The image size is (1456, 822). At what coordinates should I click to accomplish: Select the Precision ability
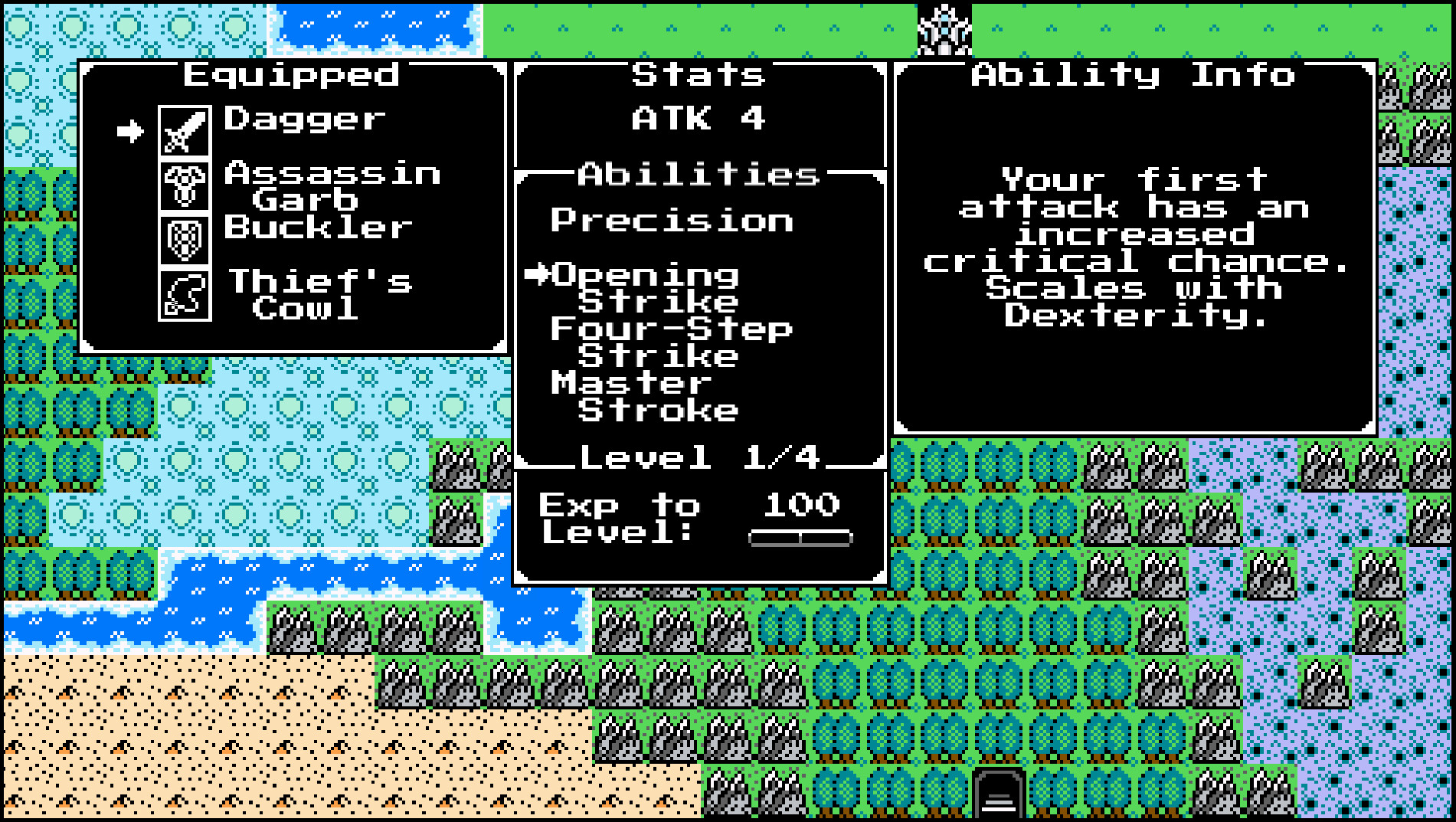[x=672, y=221]
